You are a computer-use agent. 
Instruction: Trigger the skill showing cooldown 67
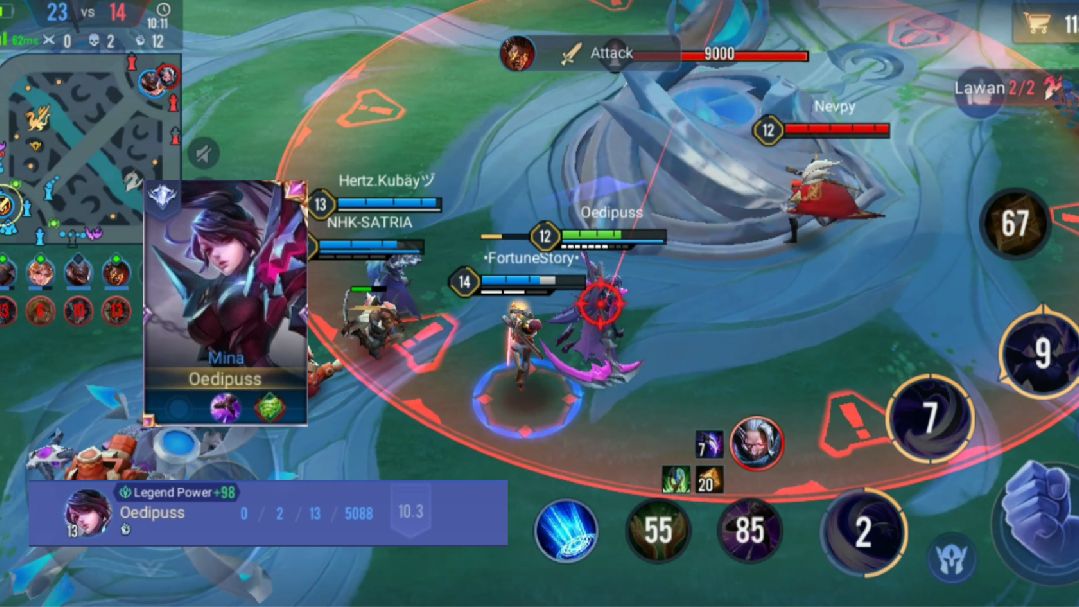pyautogui.click(x=1014, y=223)
